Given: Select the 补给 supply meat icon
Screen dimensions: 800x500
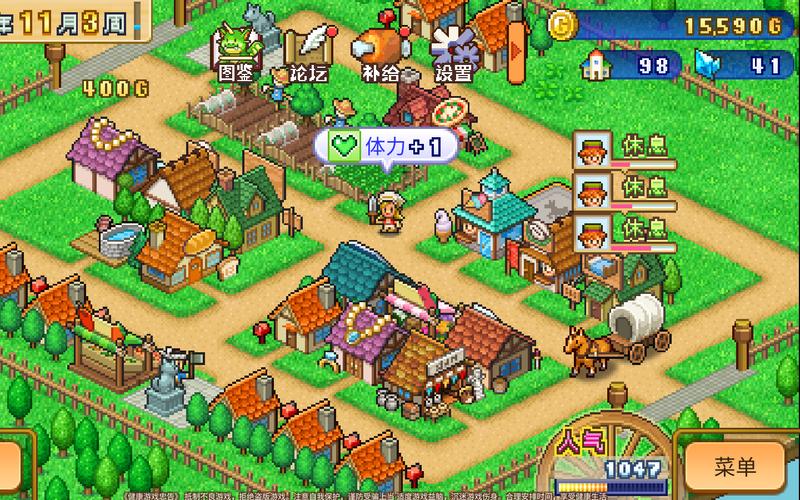Looking at the screenshot, I should point(379,52).
